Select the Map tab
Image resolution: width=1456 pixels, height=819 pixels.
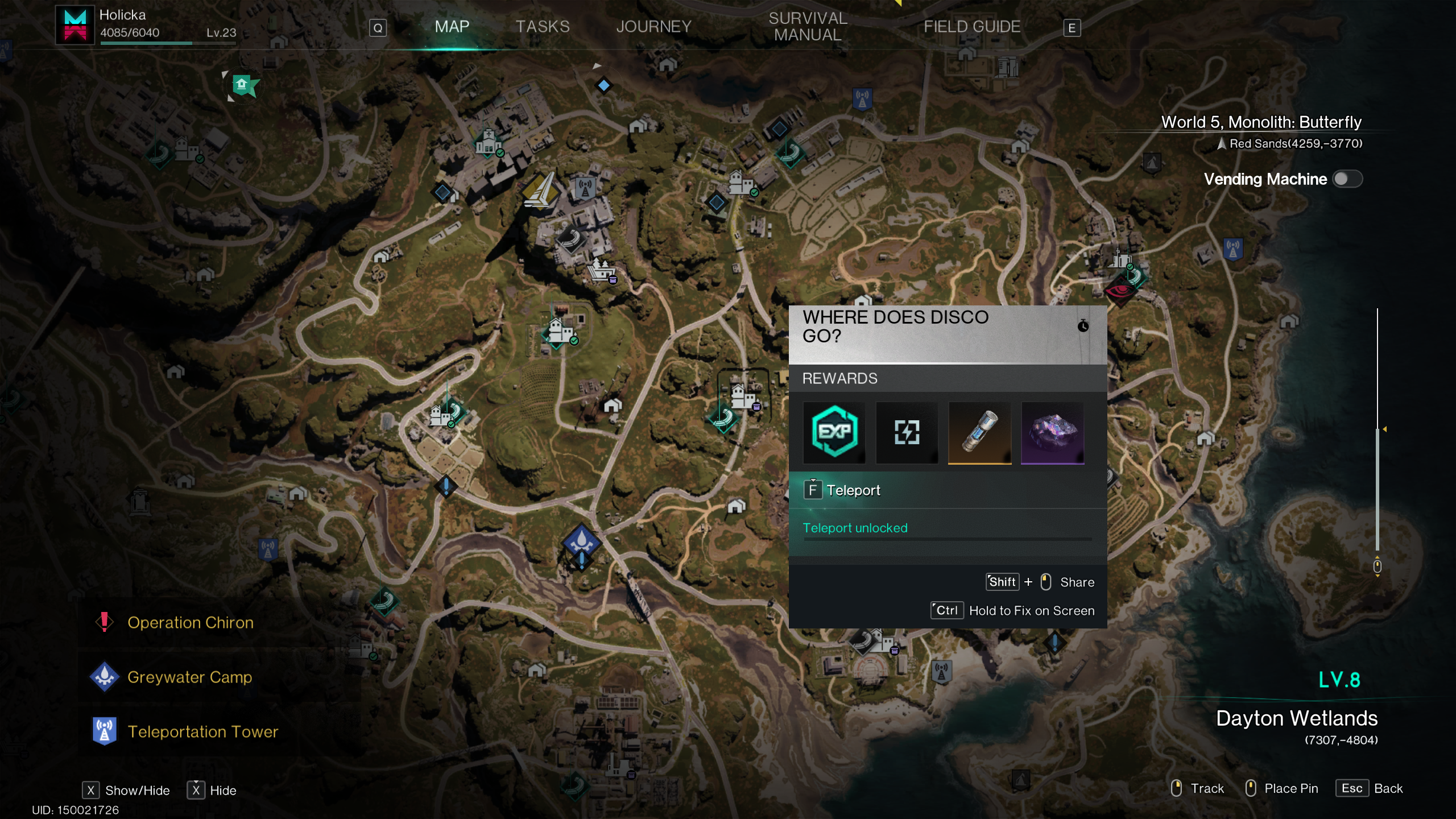(x=452, y=27)
